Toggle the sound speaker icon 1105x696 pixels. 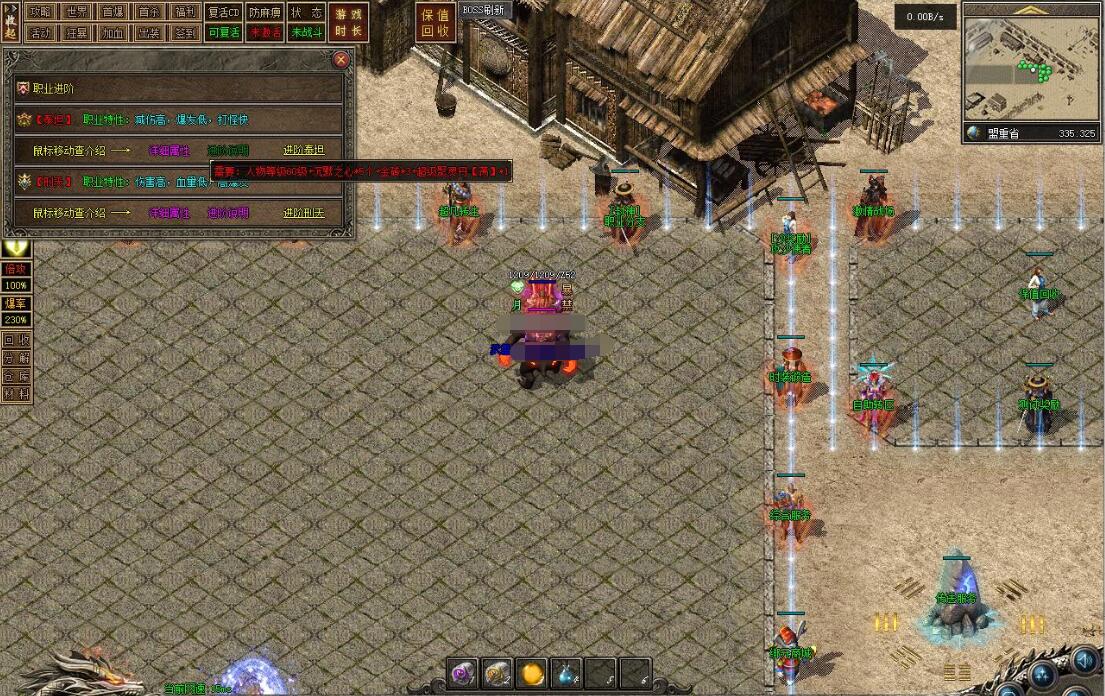click(1084, 663)
